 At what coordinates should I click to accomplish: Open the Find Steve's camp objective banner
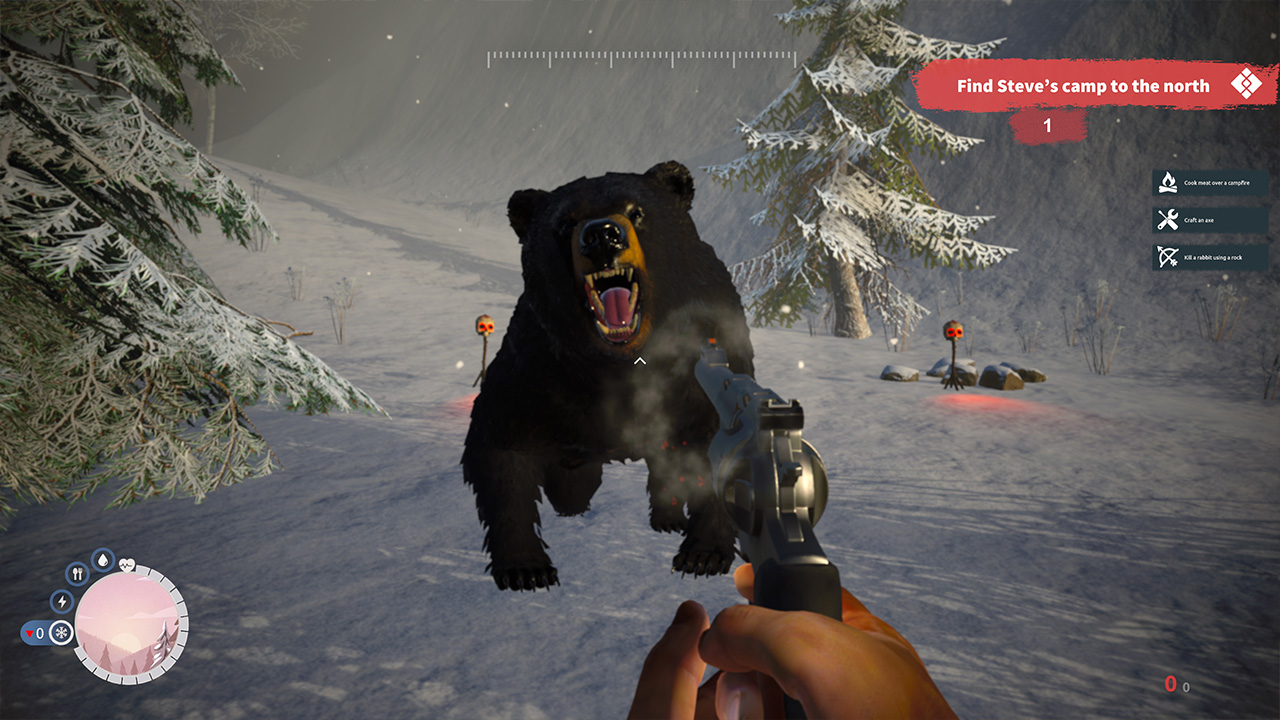tap(1095, 86)
